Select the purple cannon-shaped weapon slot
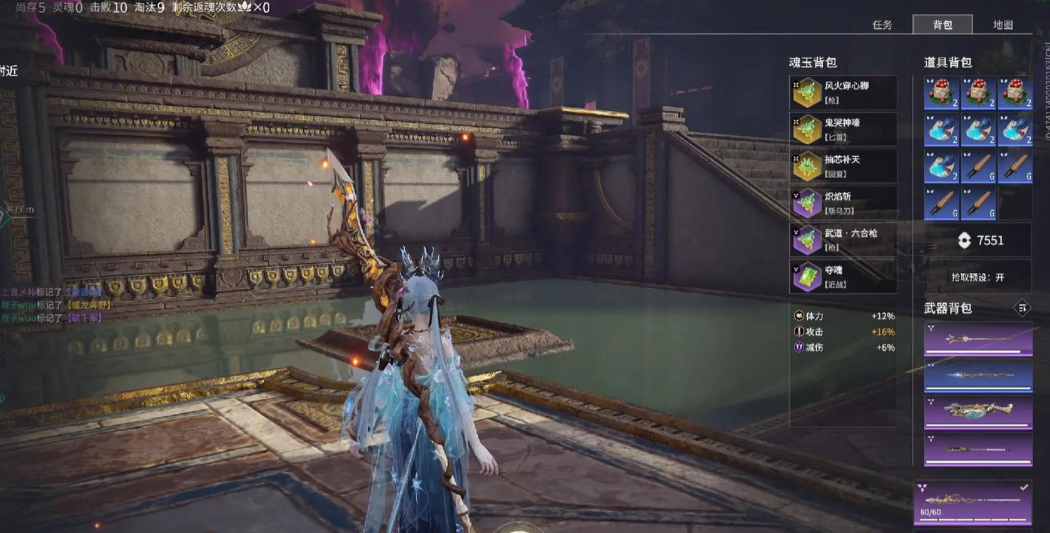This screenshot has height=533, width=1050. (x=977, y=412)
